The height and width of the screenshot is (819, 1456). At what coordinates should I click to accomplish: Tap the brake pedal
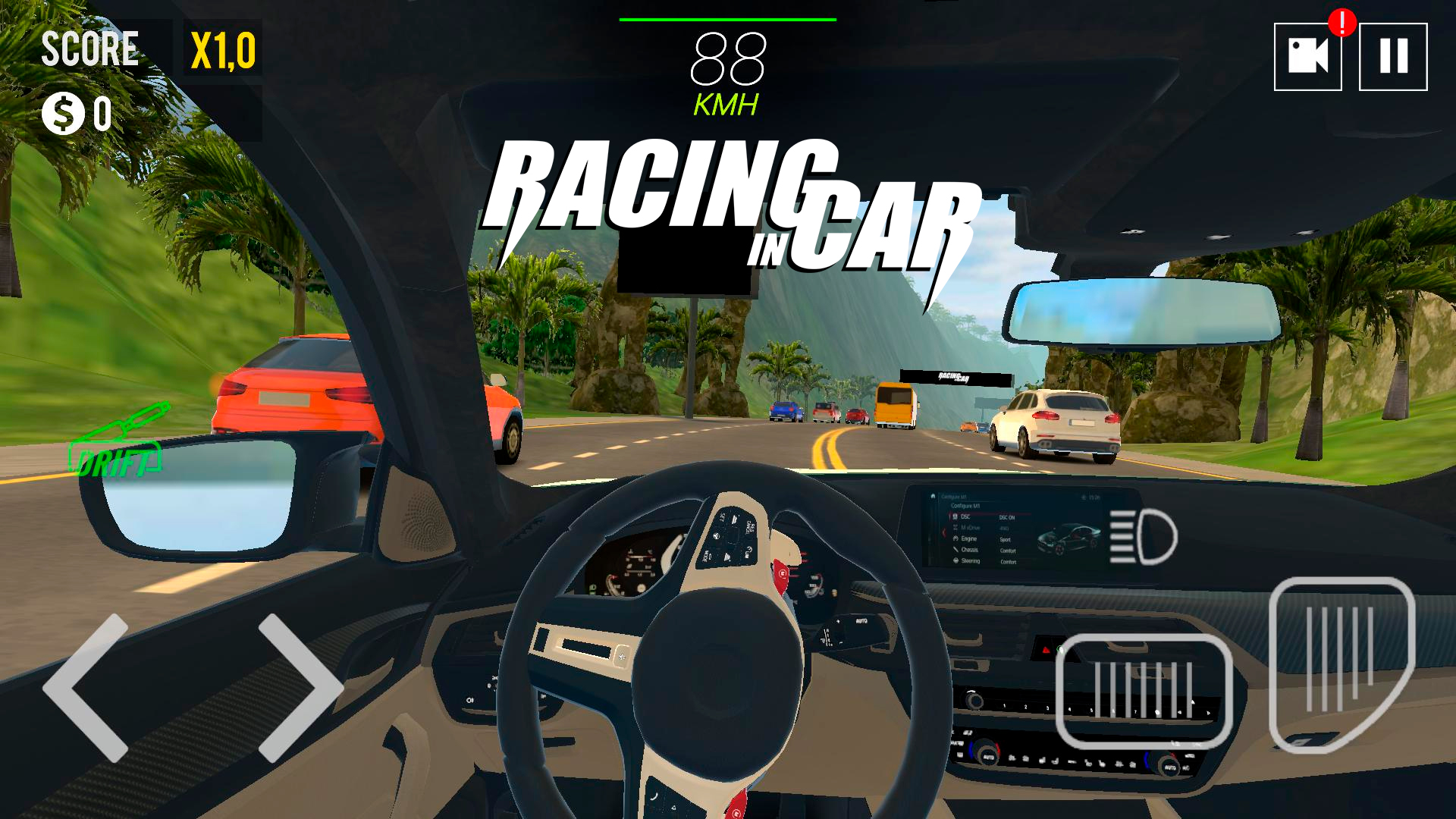coord(1144,691)
